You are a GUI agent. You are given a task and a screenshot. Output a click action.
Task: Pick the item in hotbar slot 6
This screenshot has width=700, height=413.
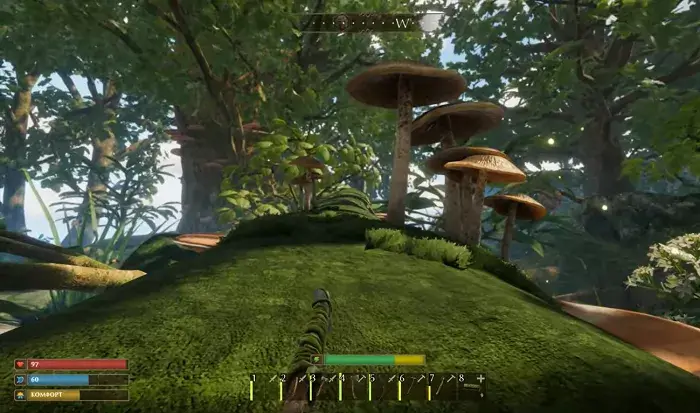[413, 387]
